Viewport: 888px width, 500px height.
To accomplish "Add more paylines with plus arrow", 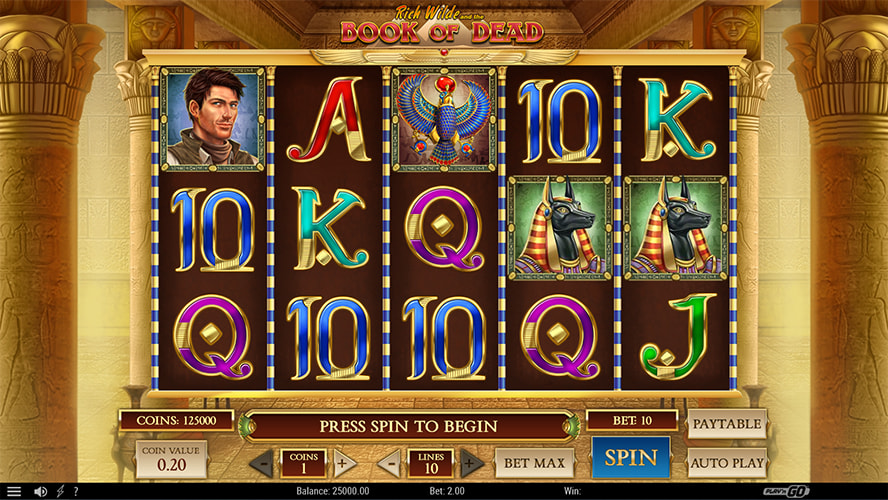I will pos(472,464).
